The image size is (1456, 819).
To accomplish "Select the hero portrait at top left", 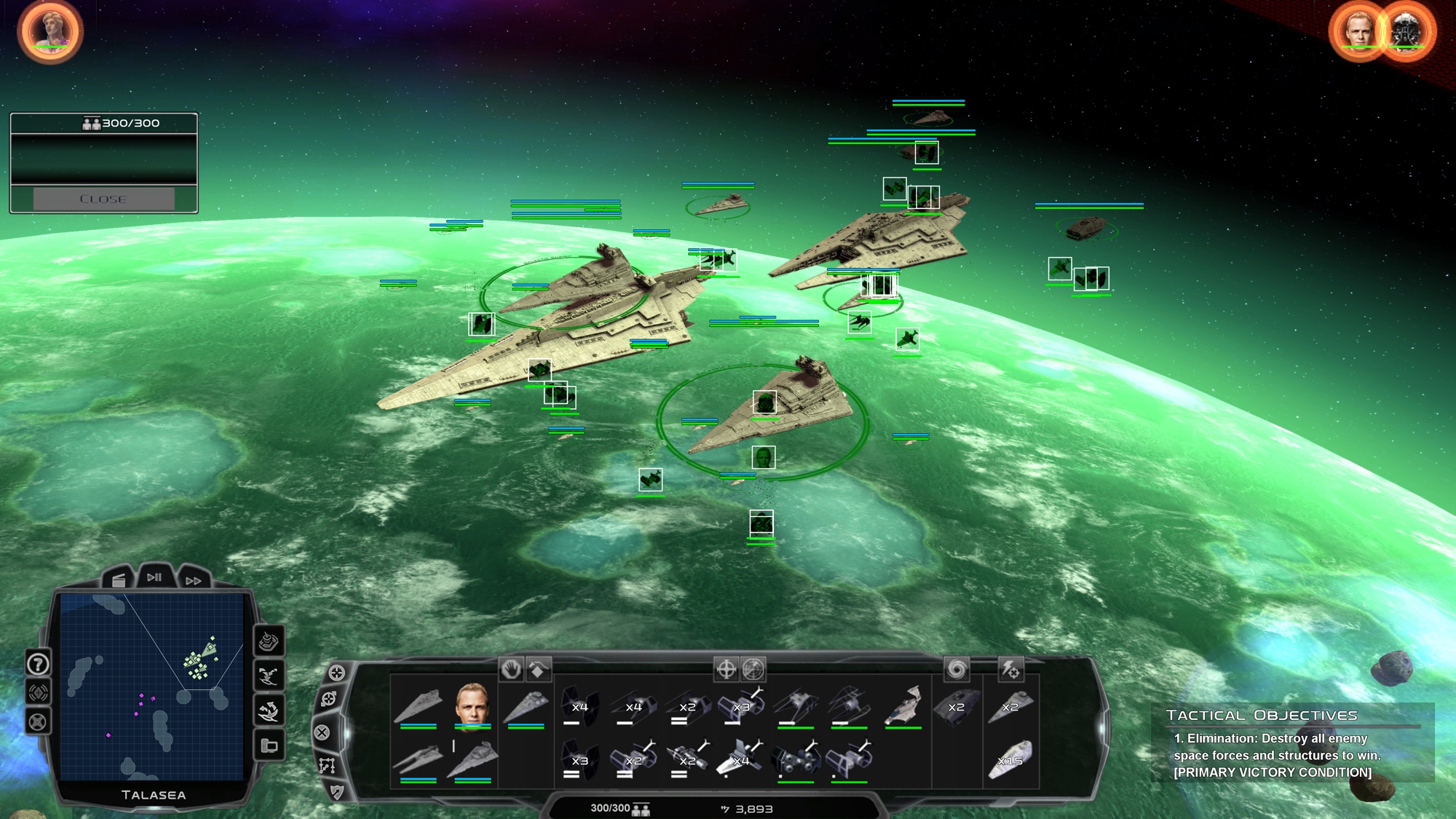I will [x=50, y=31].
